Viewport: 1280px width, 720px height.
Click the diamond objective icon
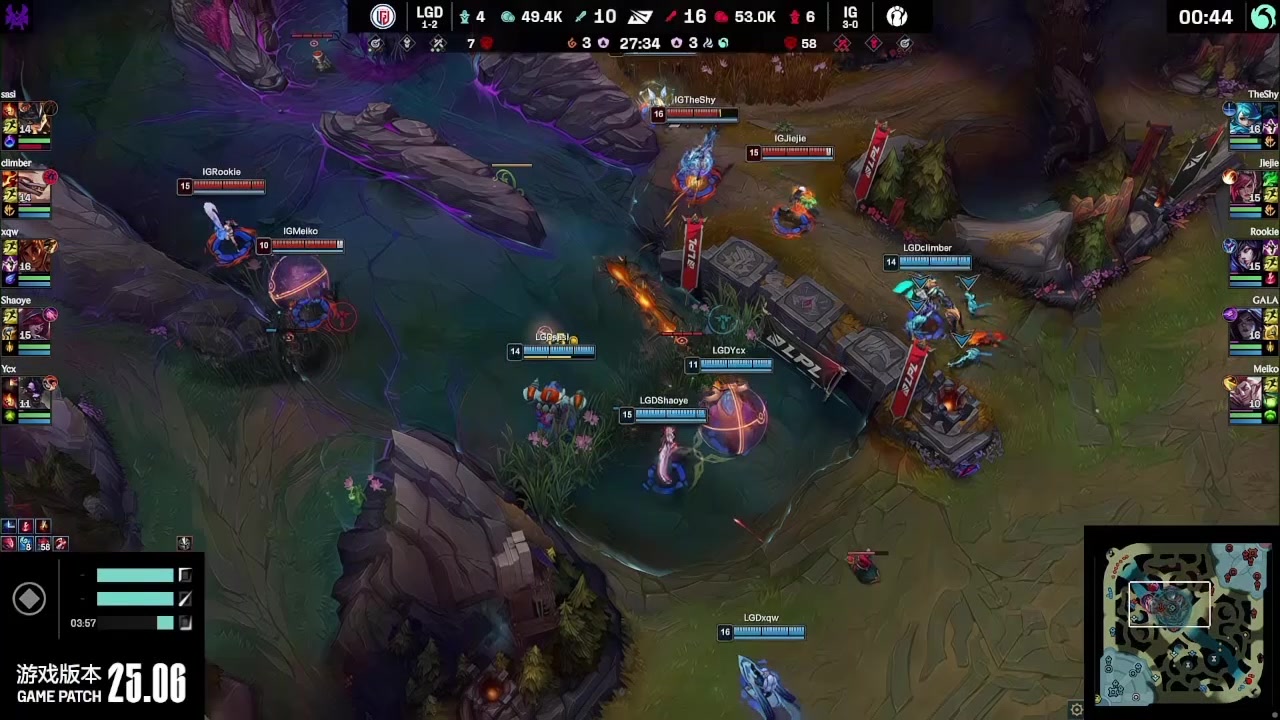point(28,599)
